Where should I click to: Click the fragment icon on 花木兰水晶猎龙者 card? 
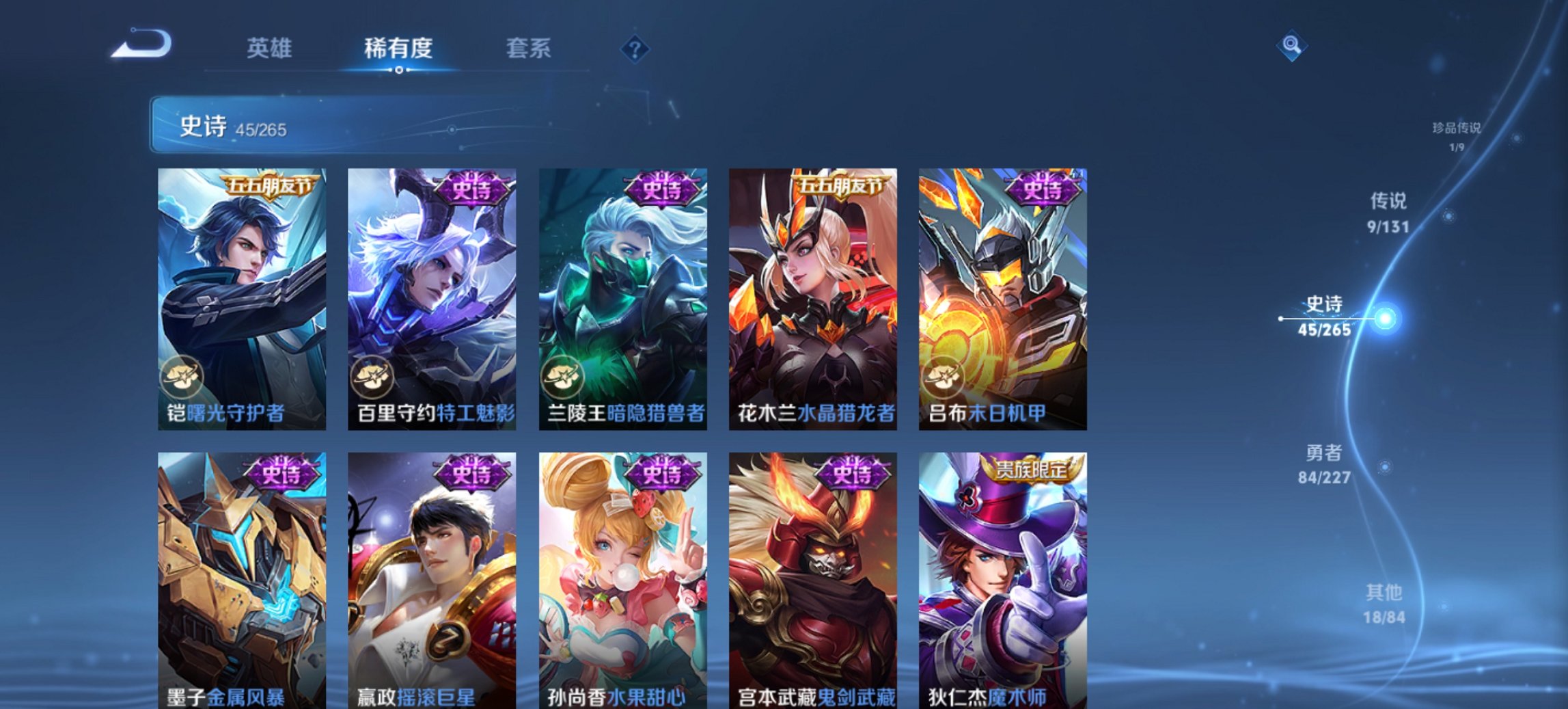[x=754, y=377]
